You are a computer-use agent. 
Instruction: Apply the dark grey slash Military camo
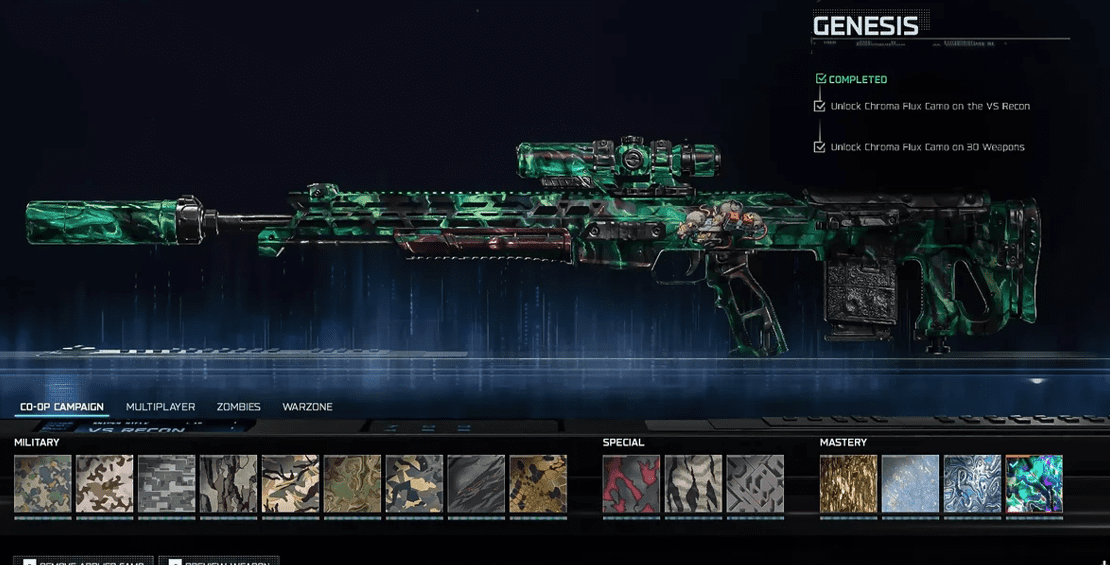click(476, 484)
